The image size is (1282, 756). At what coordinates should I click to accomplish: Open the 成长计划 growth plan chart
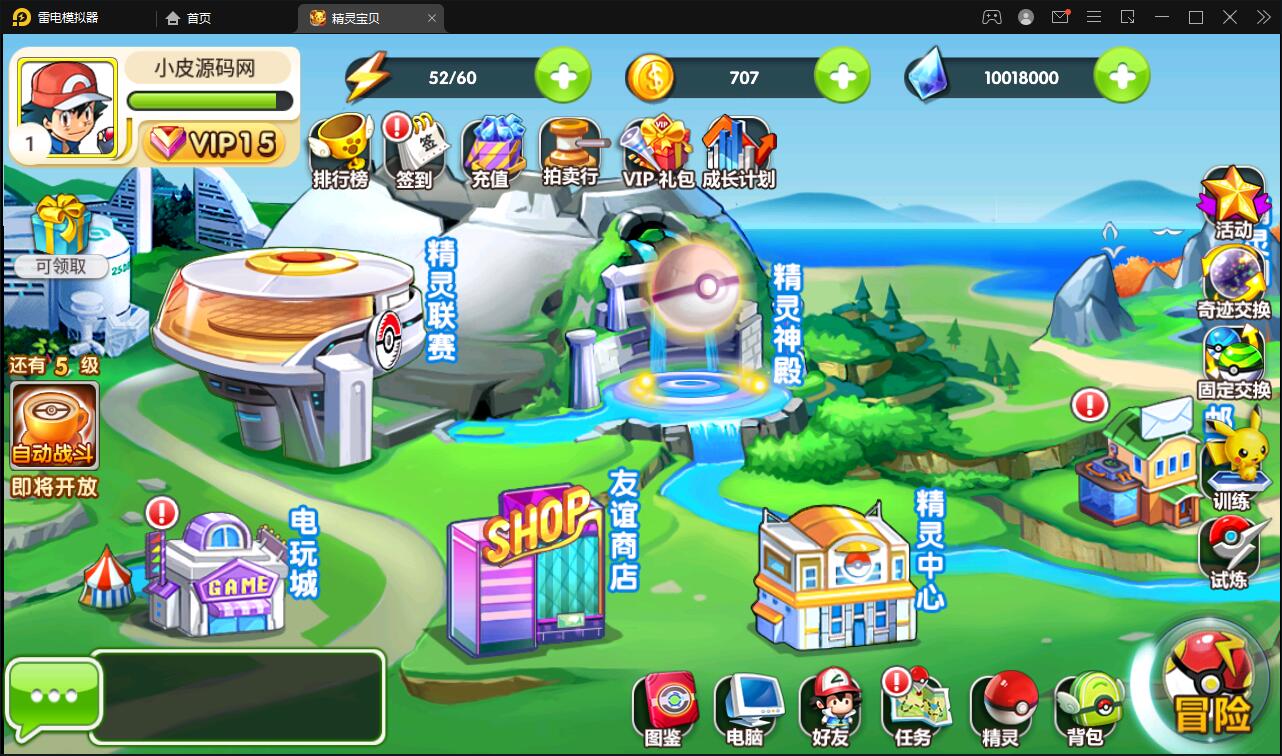click(x=738, y=153)
